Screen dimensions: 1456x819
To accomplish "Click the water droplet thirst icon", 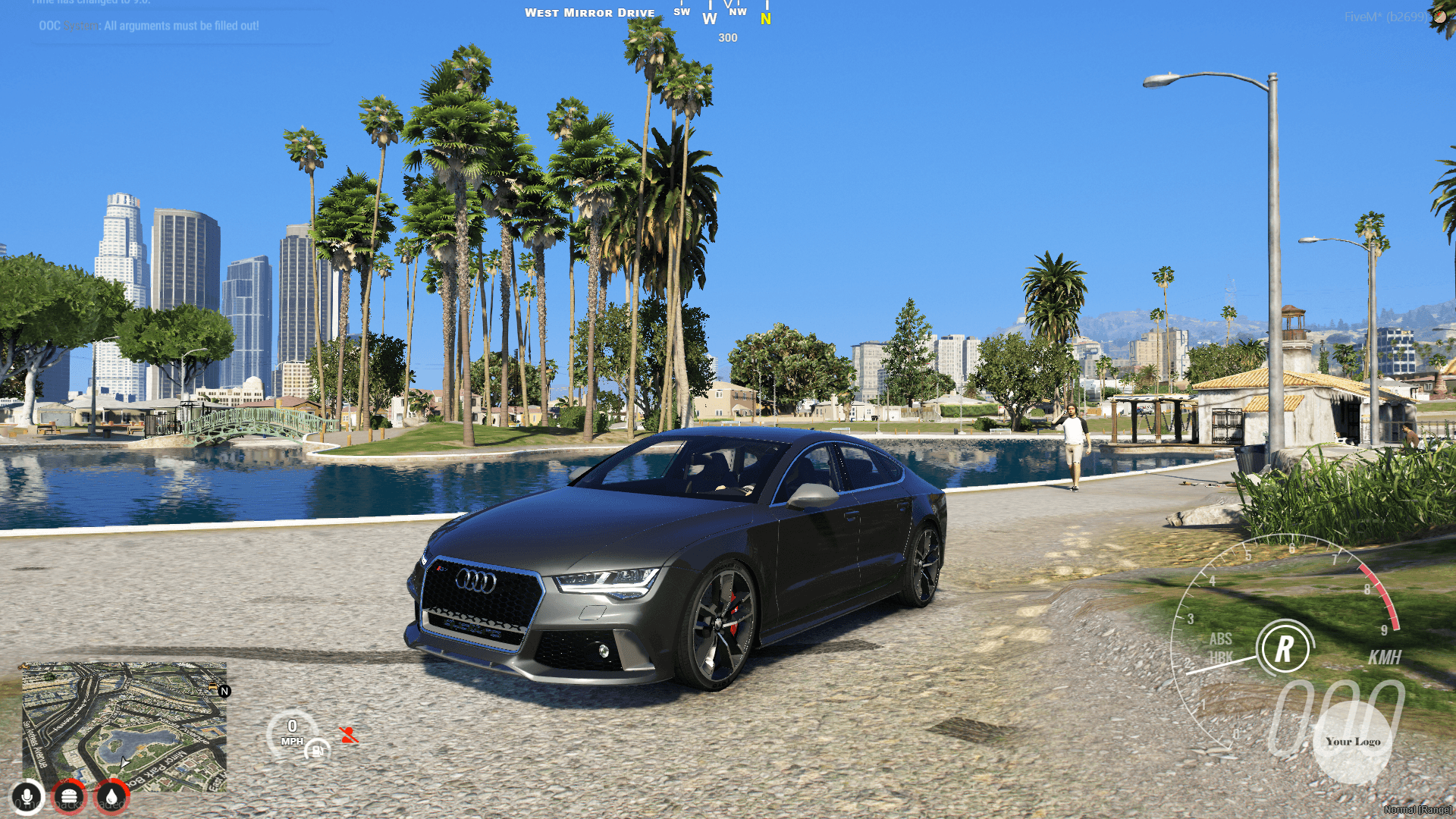I will pyautogui.click(x=111, y=797).
